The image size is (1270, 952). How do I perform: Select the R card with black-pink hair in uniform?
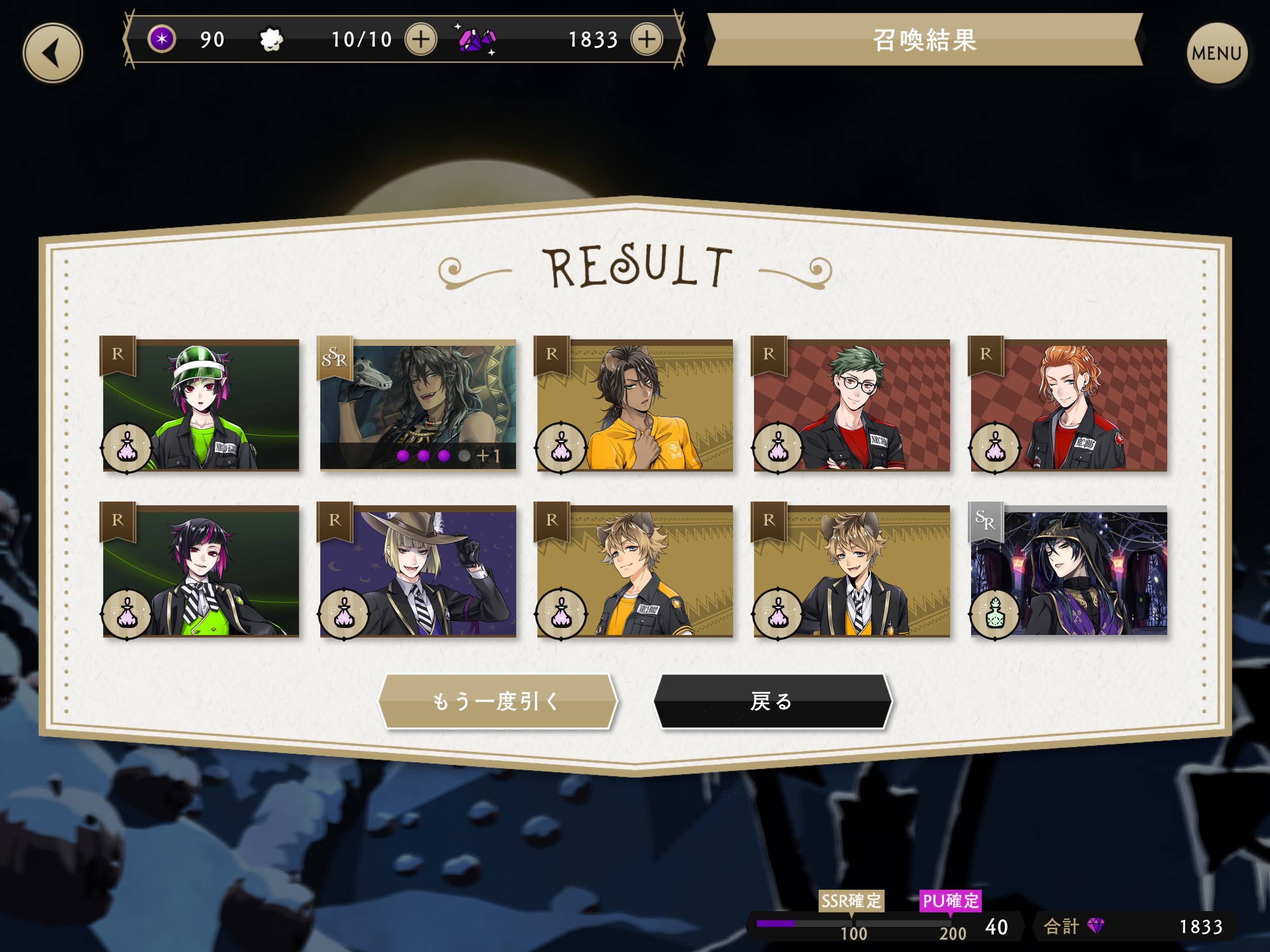pos(201,571)
